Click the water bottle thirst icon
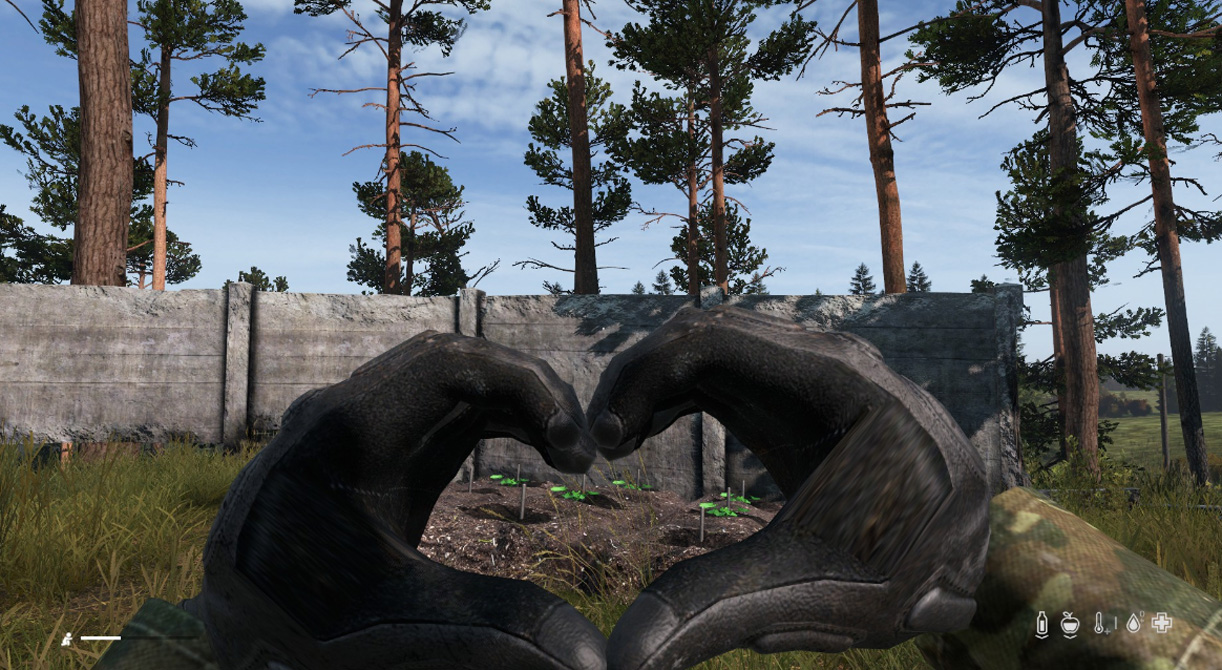This screenshot has height=670, width=1222. [x=1042, y=623]
